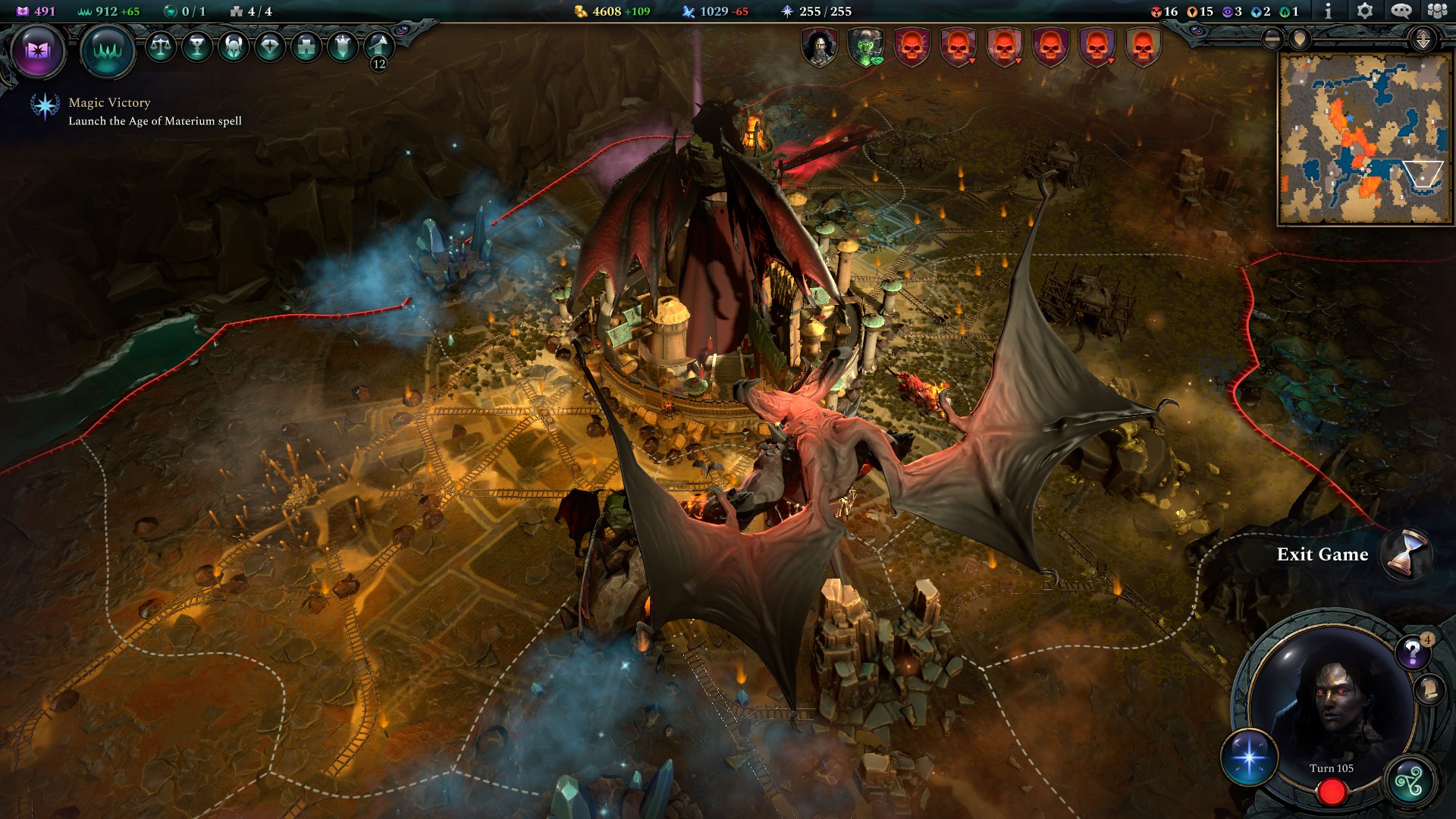Screen dimensions: 1456x819
Task: Click the castle cities overview icon
Action: tap(306, 47)
